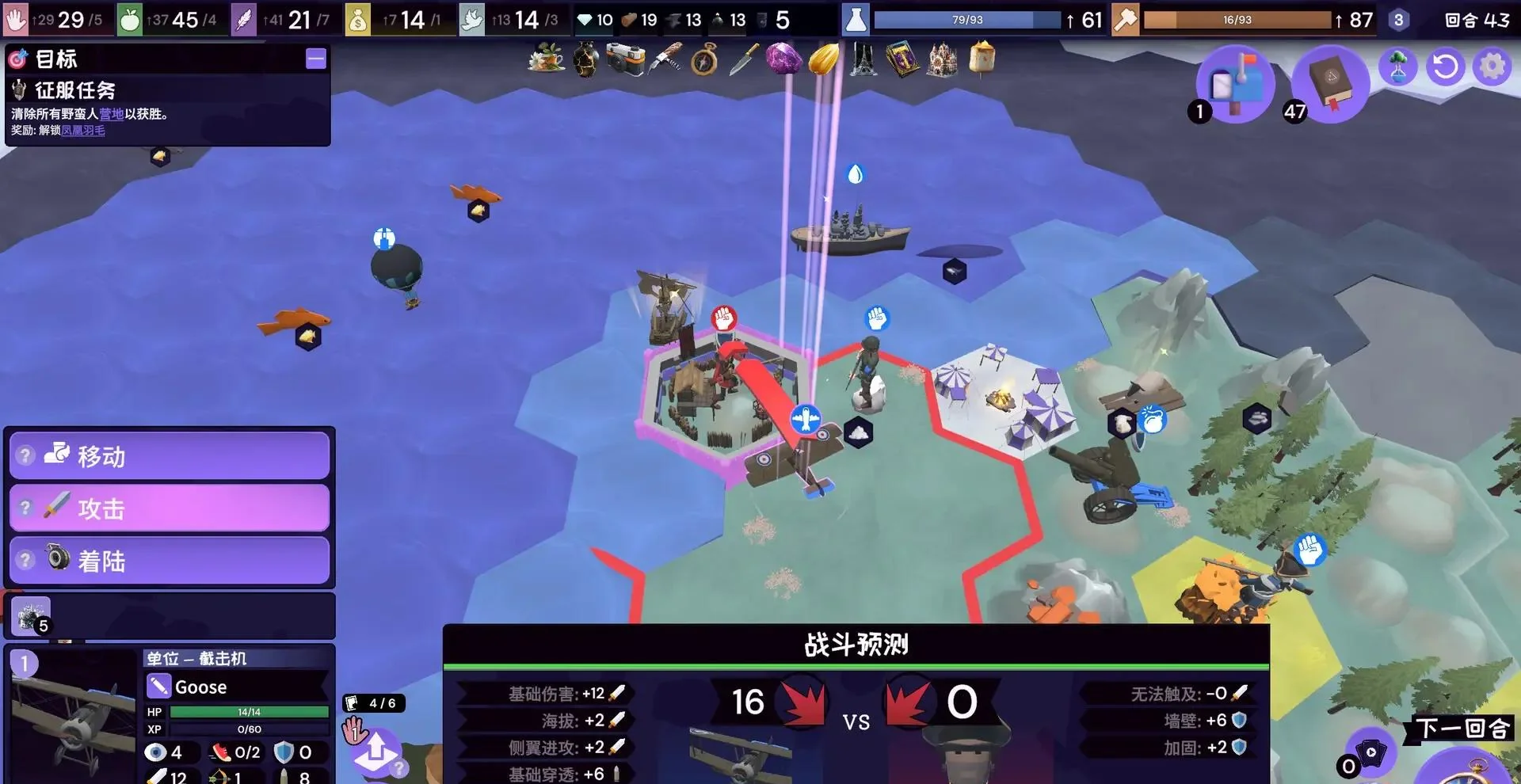Open the 营地 link in the objective text
Image resolution: width=1521 pixels, height=784 pixels.
(x=111, y=114)
